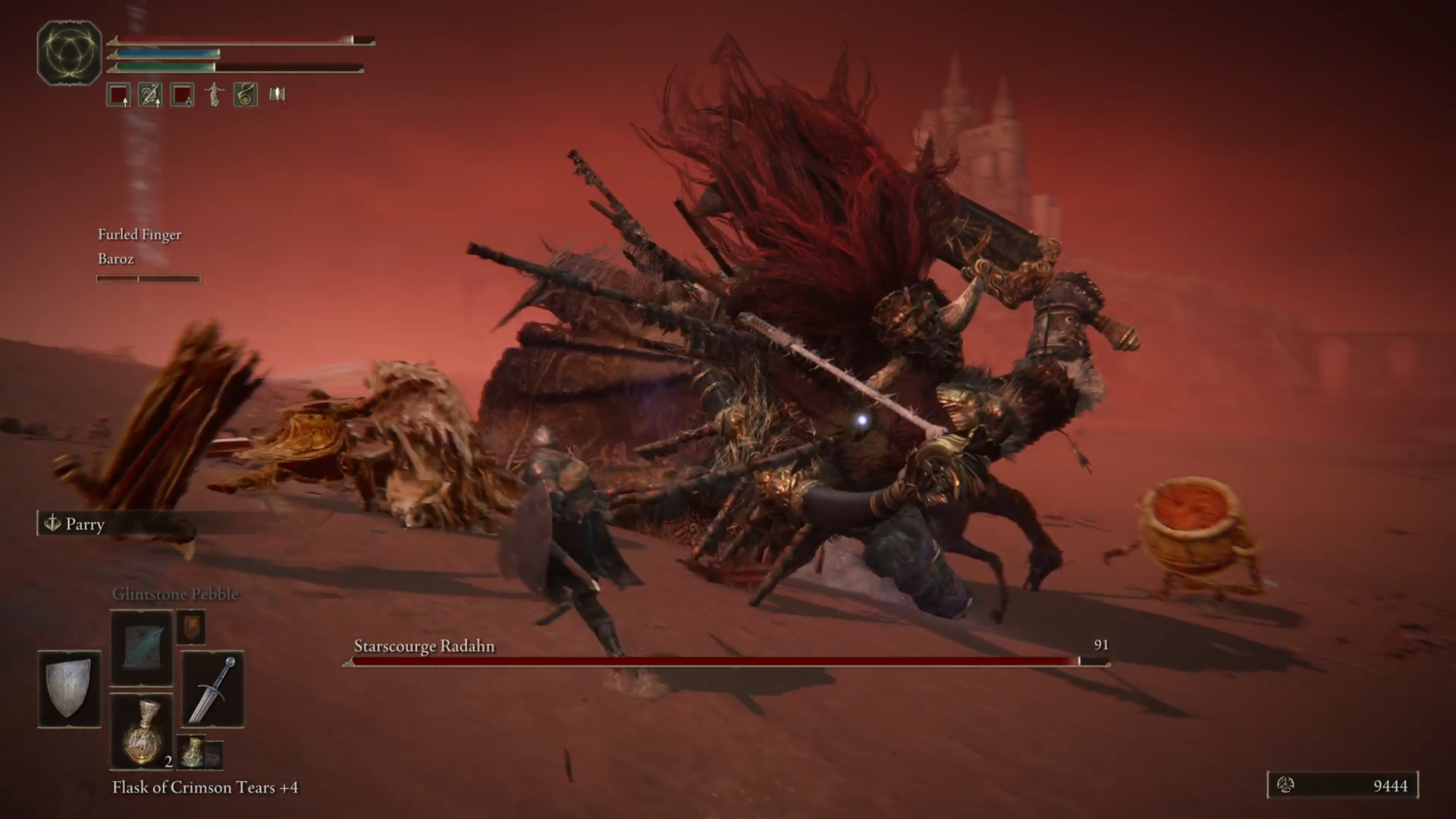
Task: Click the Elden Ring emblem beside the status bars
Action: click(69, 52)
